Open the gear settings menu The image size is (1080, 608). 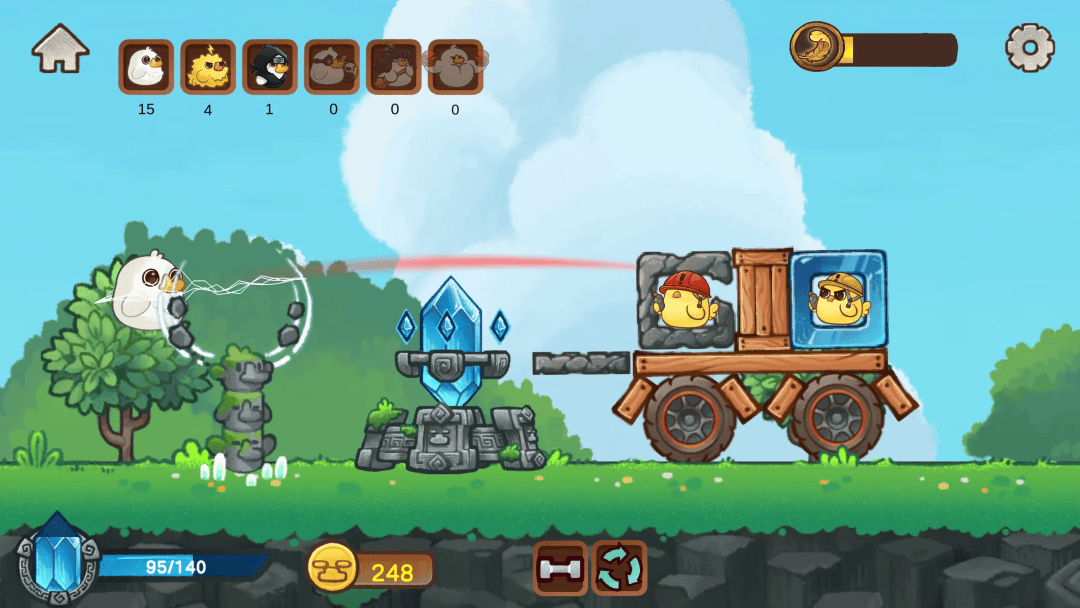[1029, 47]
